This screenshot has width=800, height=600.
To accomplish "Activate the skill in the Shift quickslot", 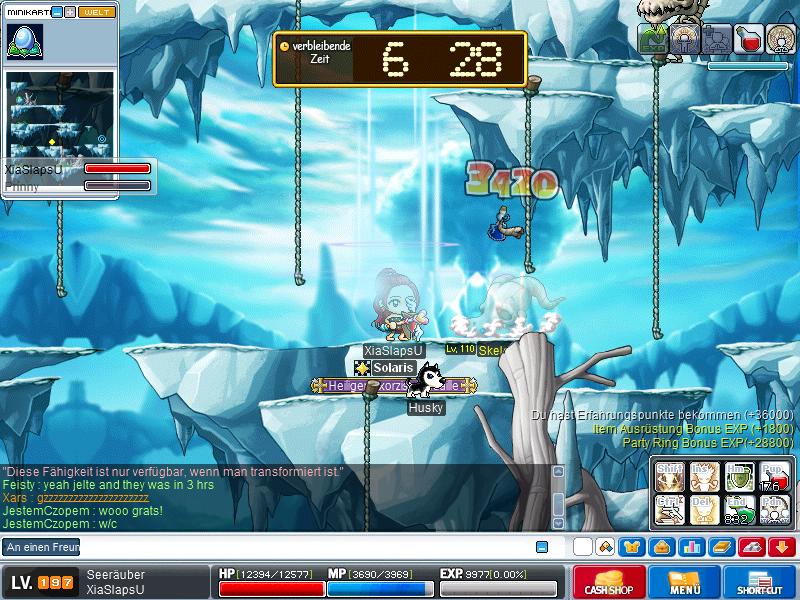I will click(x=668, y=475).
